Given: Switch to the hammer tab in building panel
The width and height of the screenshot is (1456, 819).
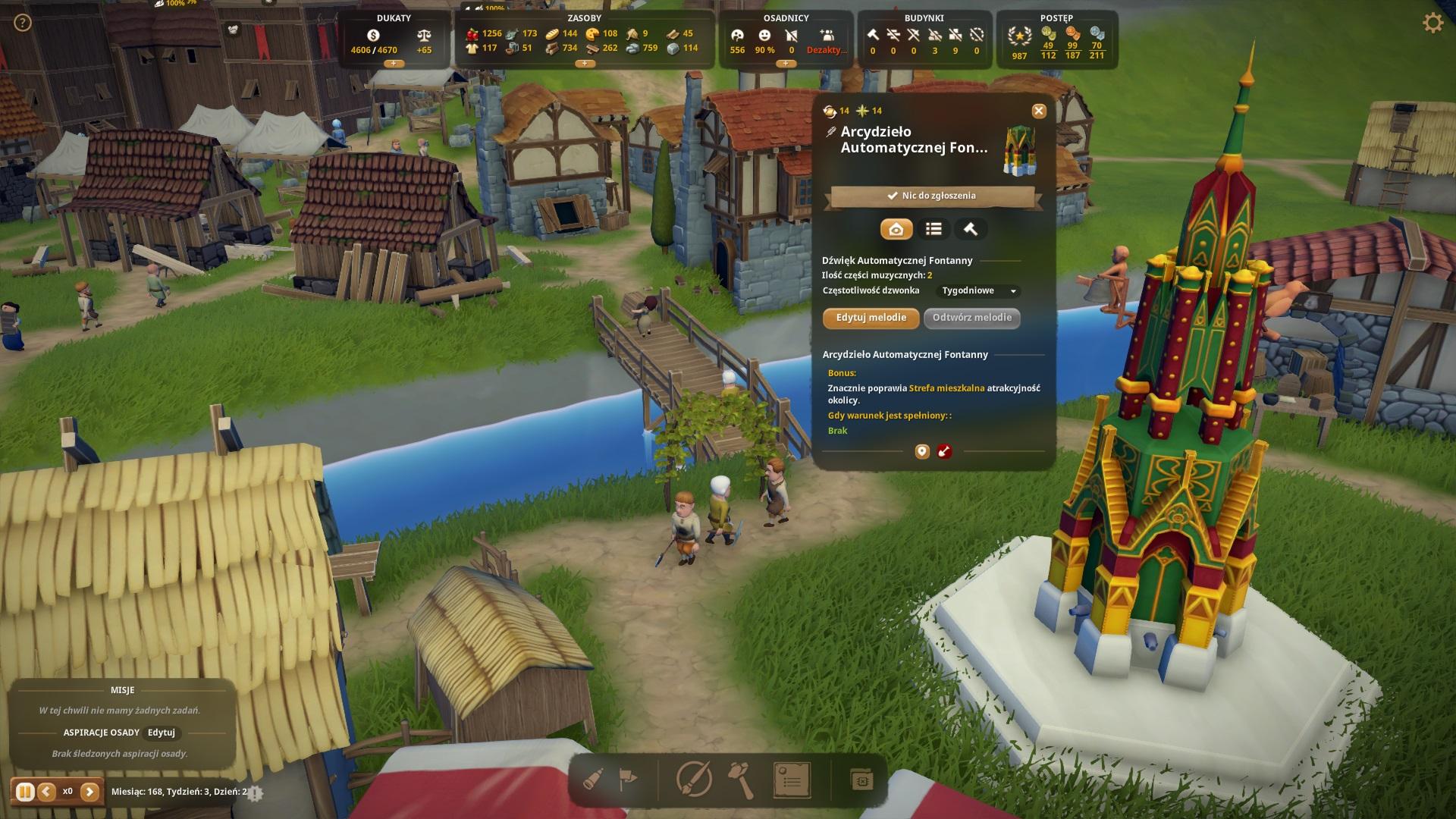Looking at the screenshot, I should (x=970, y=229).
